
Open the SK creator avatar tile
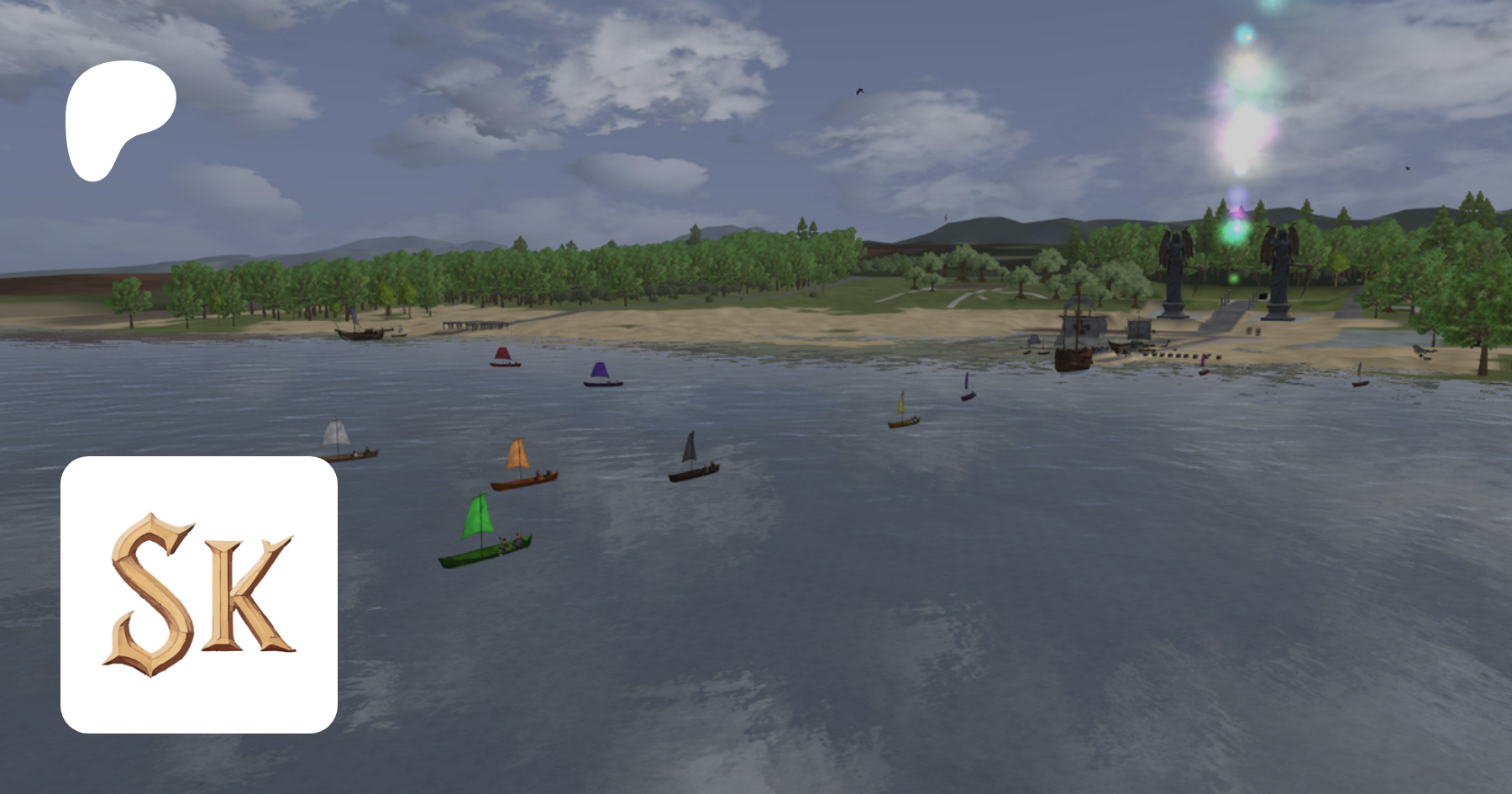199,594
